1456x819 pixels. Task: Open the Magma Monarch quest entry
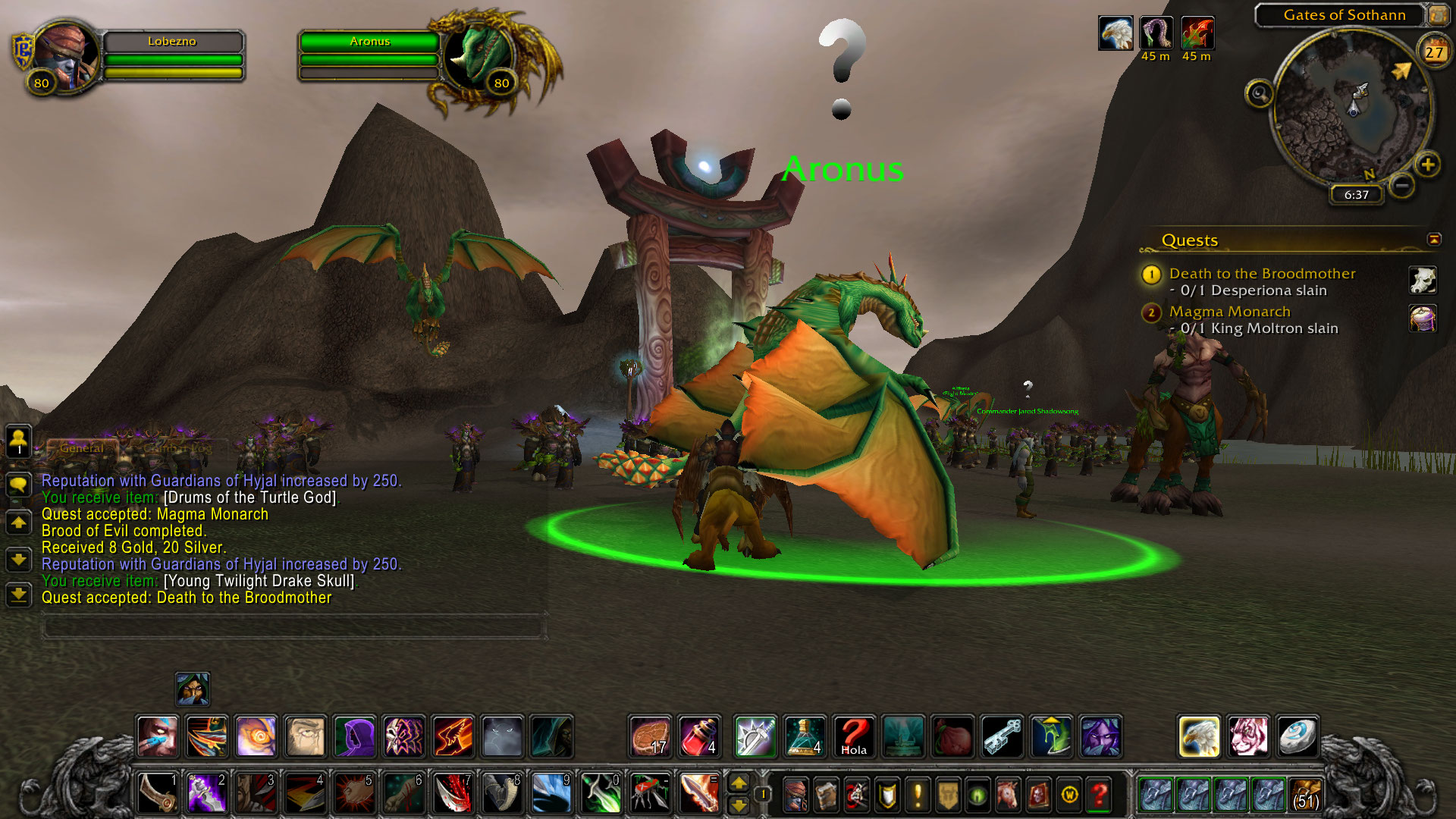tap(1229, 312)
